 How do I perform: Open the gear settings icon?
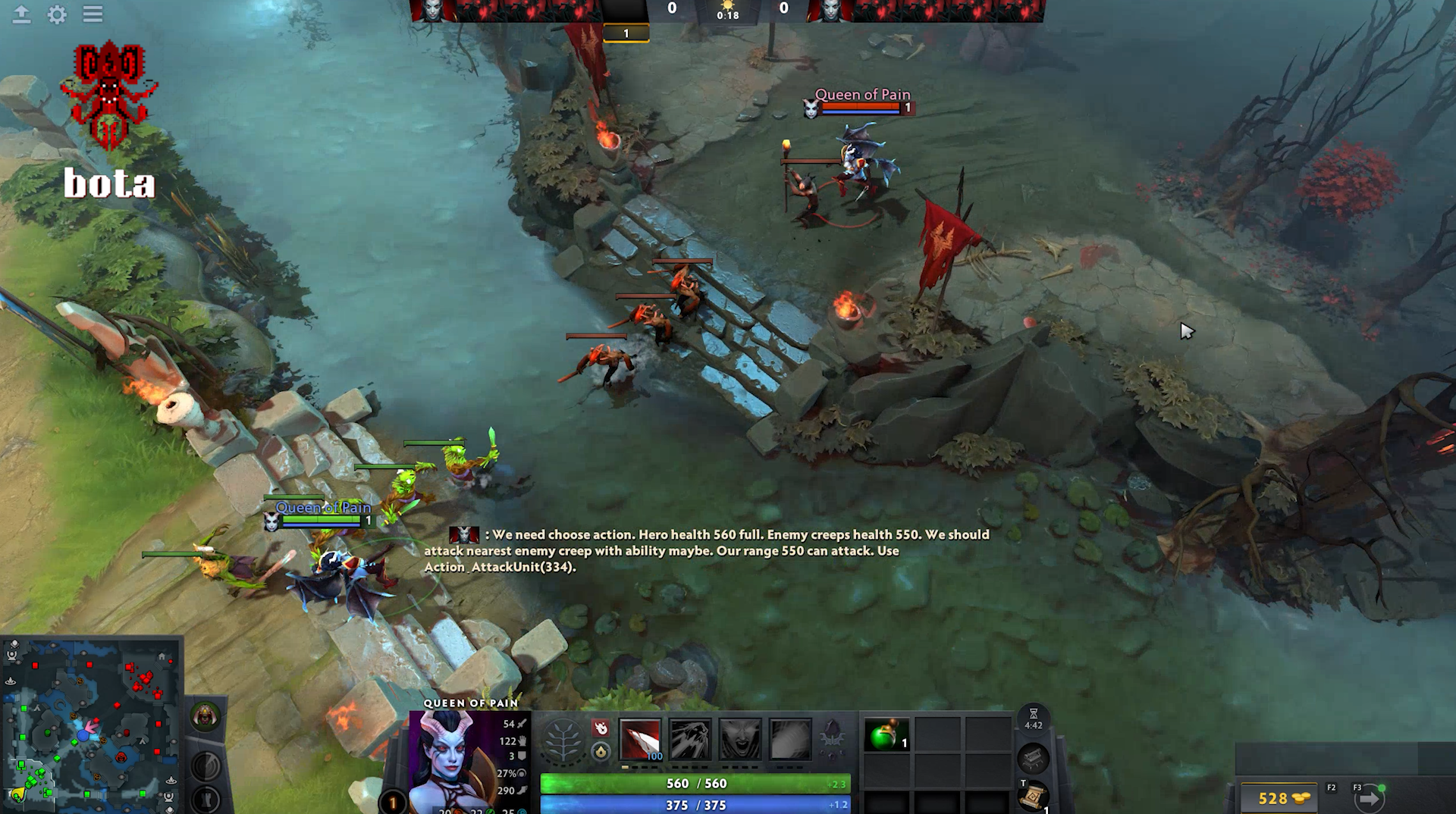[x=57, y=14]
